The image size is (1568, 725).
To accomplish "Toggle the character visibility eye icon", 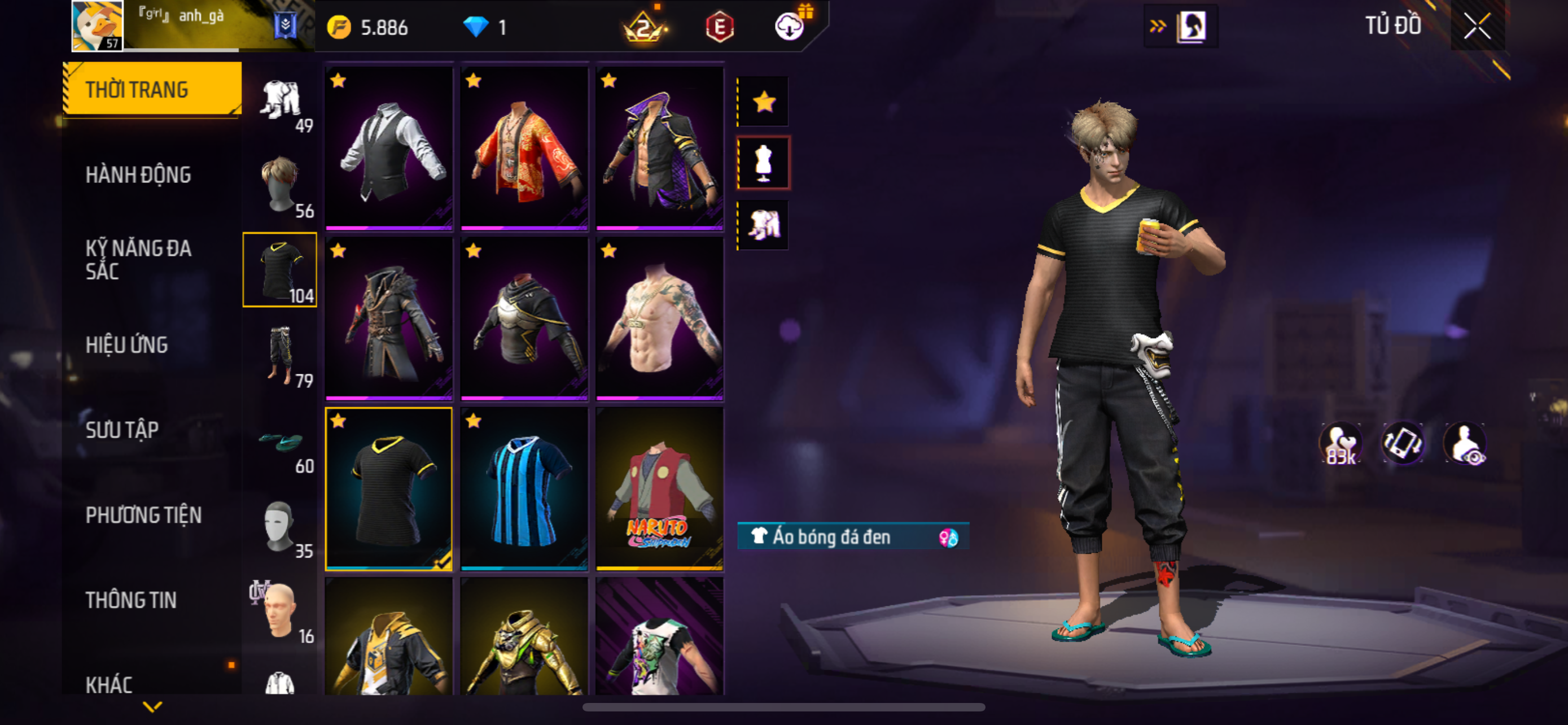I will tap(1466, 444).
